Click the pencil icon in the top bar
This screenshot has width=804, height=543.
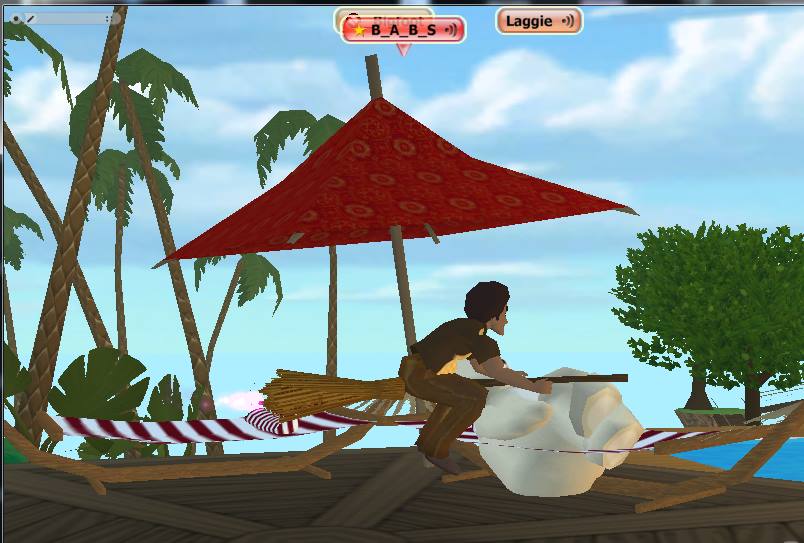click(x=31, y=18)
